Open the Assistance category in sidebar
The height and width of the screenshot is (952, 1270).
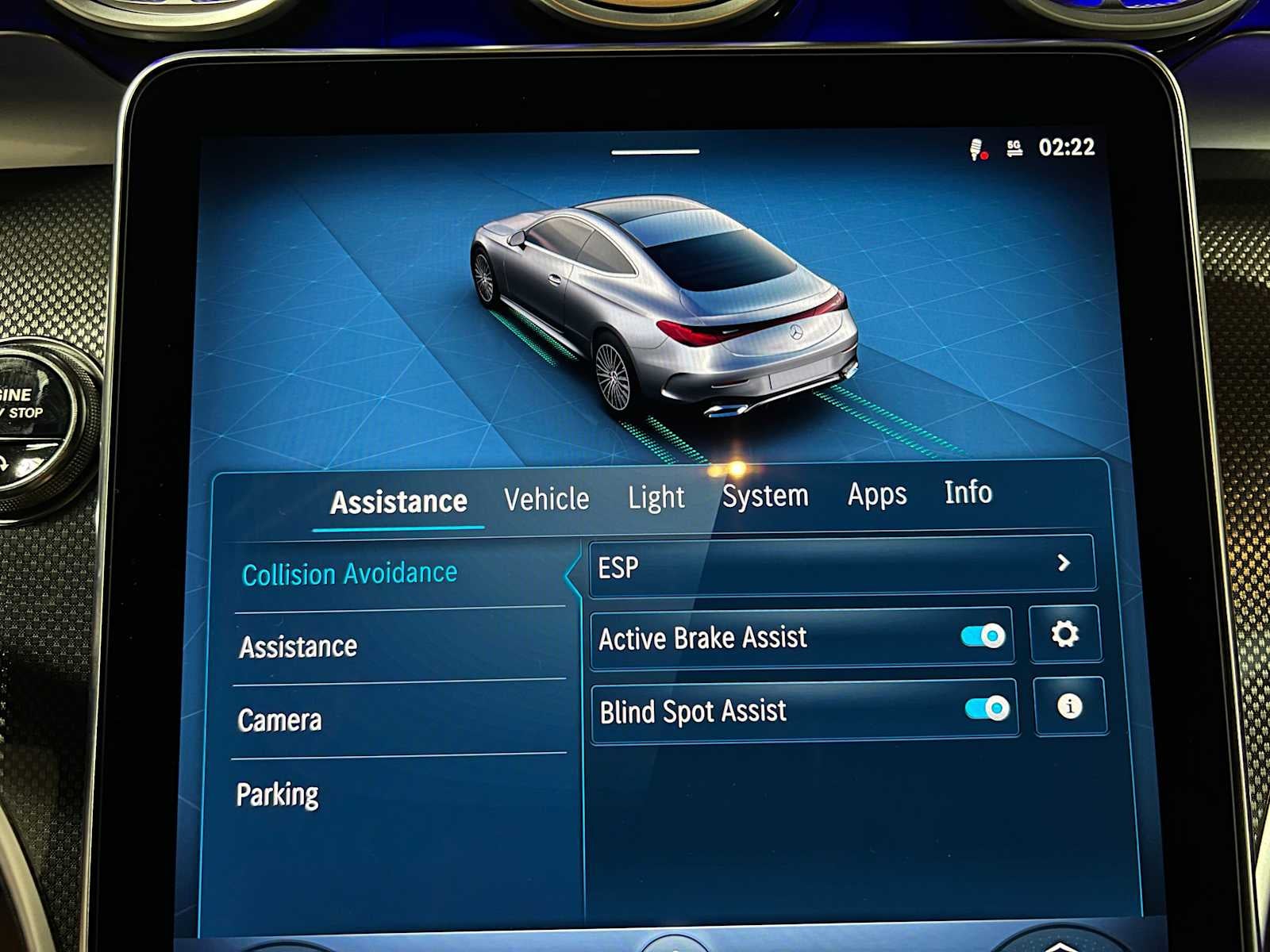click(297, 646)
